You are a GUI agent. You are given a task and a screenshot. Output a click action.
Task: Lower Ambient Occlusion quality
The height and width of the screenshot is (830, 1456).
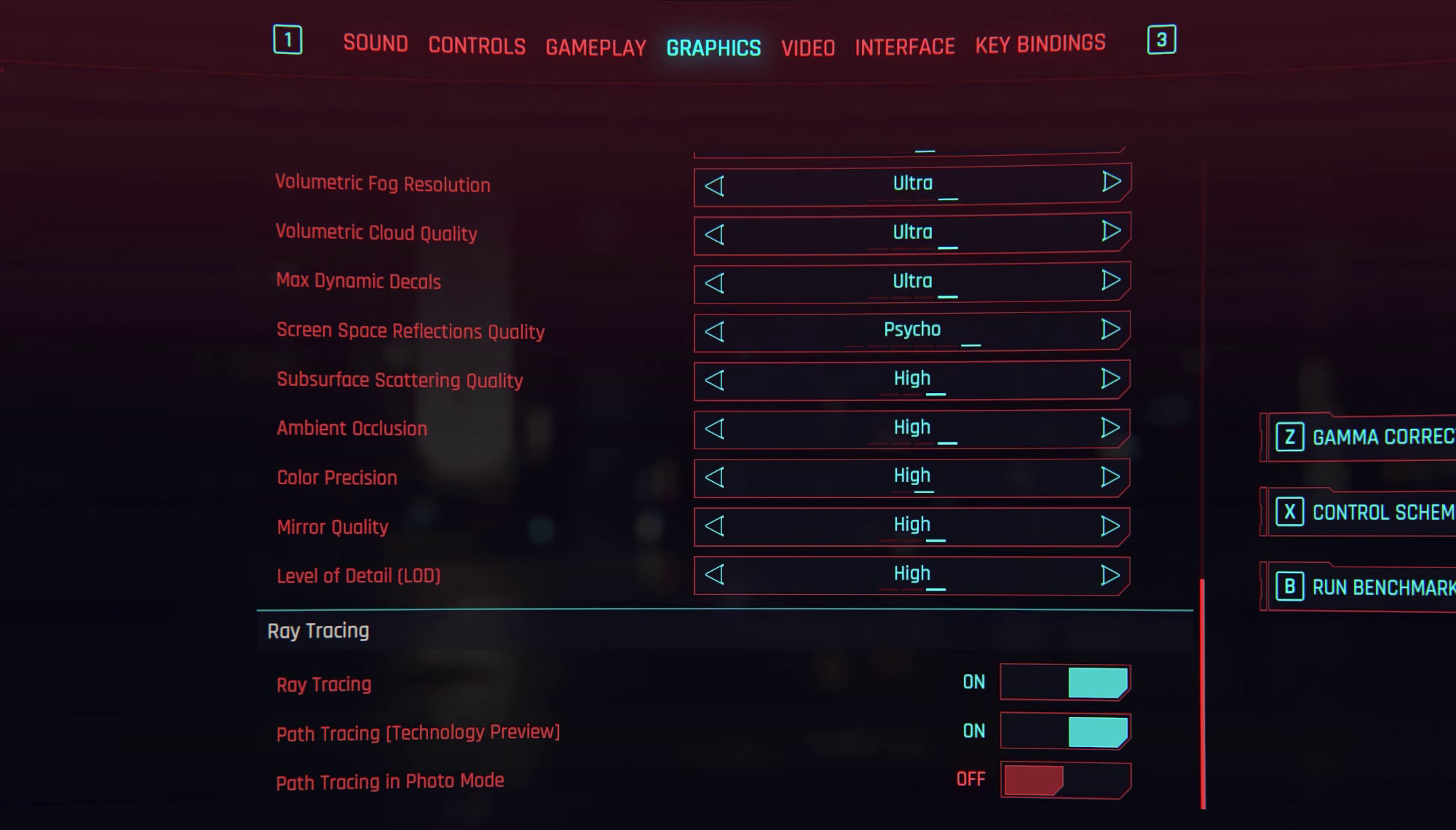tap(714, 427)
